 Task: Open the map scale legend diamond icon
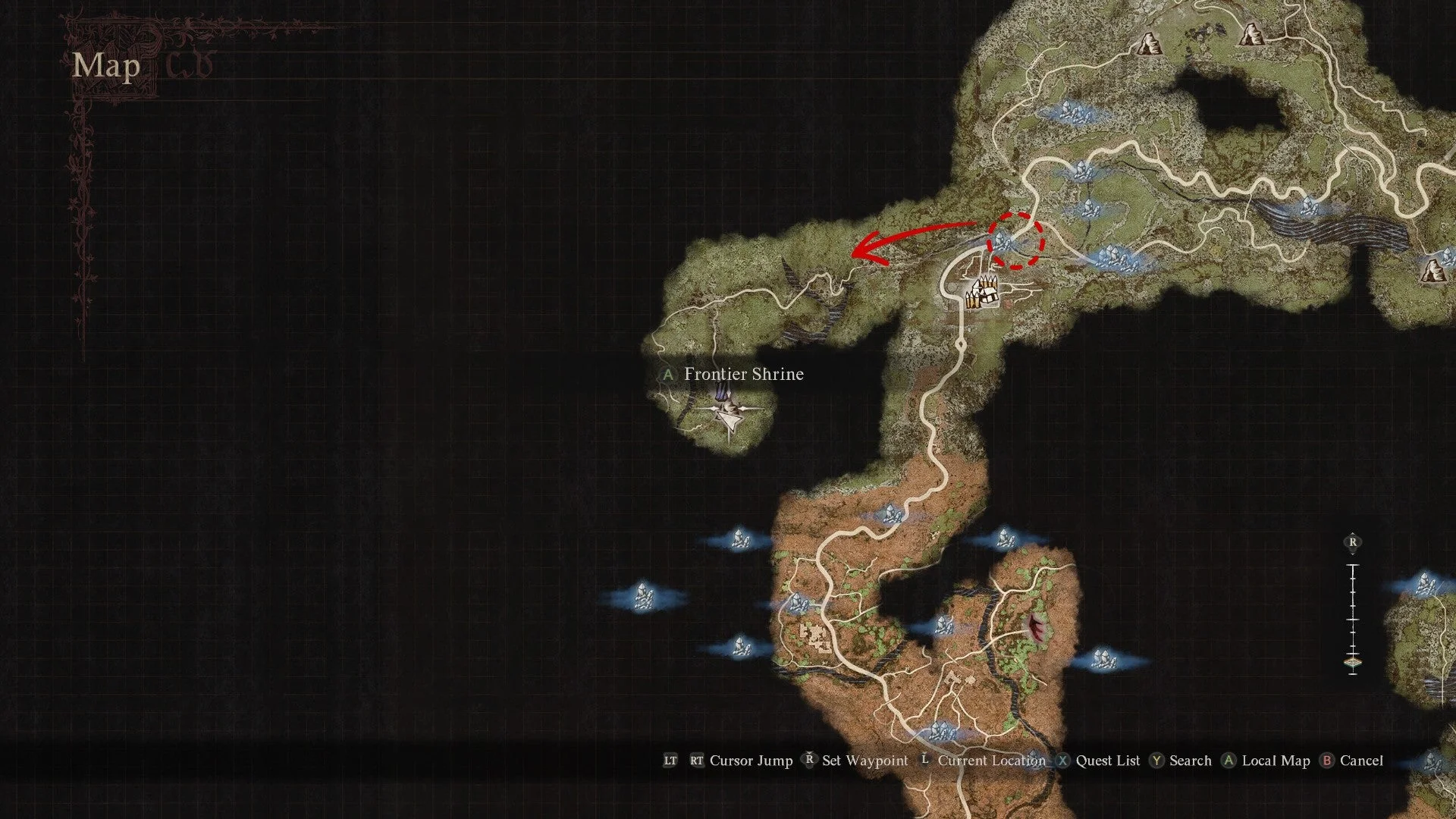pos(1353,661)
